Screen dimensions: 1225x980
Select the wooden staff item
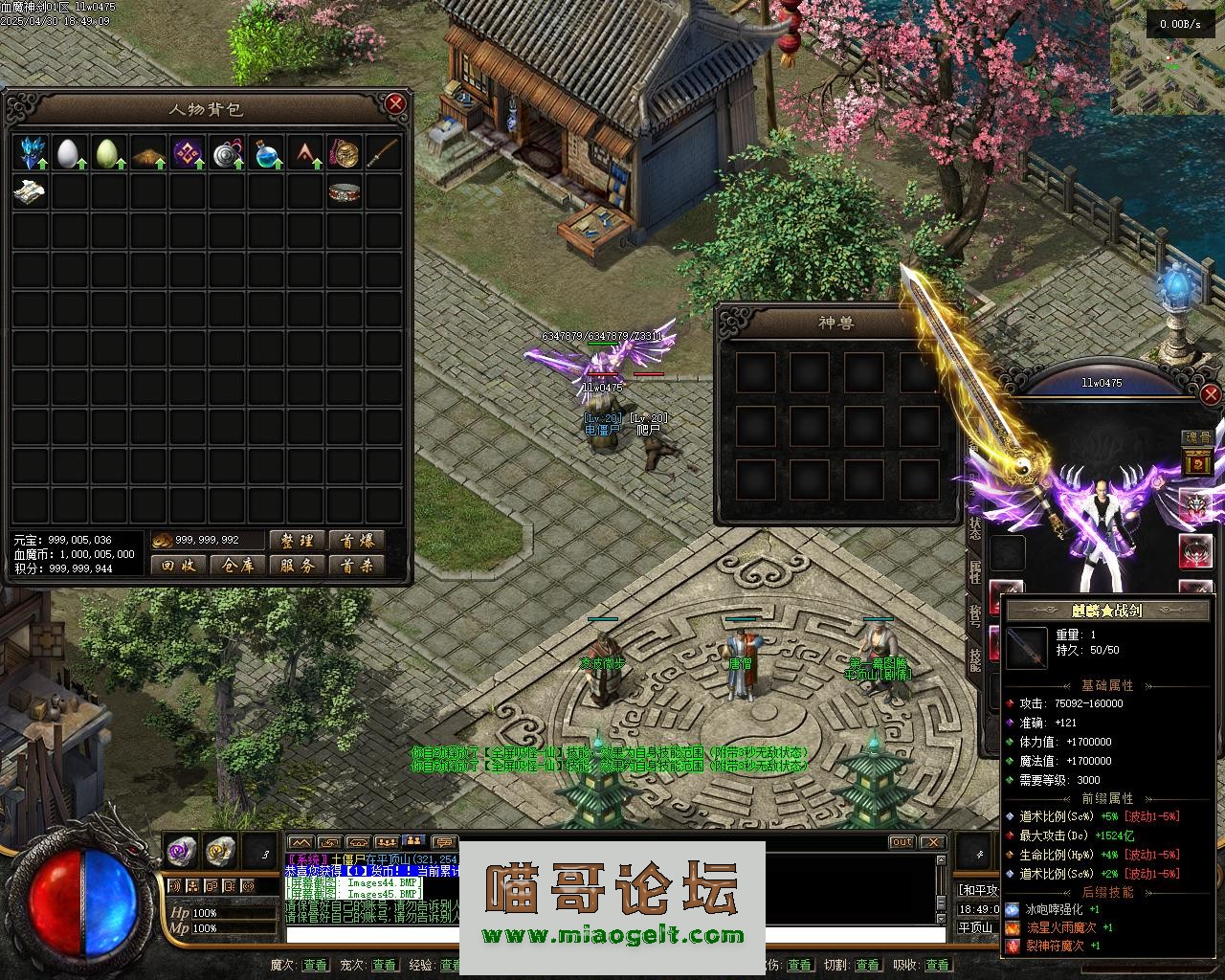(x=384, y=153)
